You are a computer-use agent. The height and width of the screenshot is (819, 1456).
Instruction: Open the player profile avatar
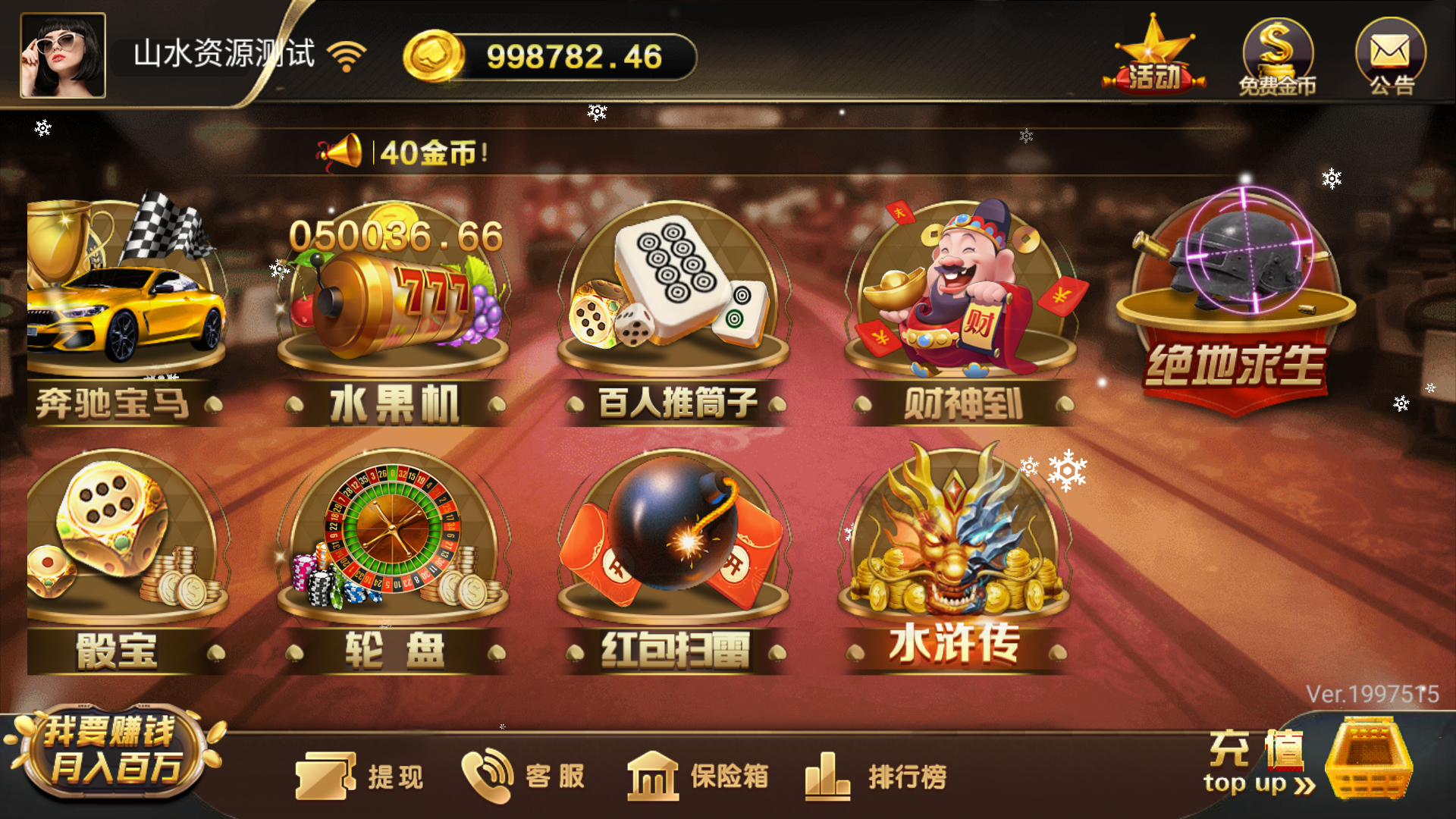(64, 53)
